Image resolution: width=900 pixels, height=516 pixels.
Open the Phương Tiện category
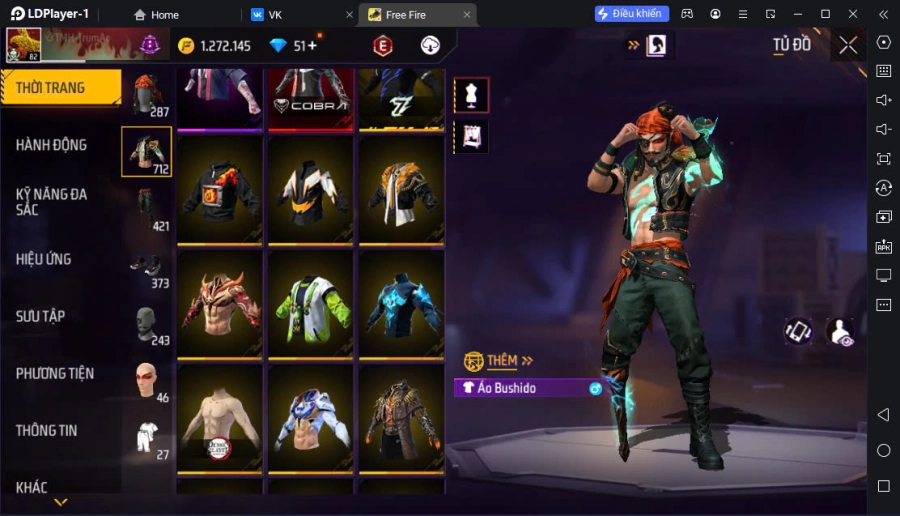tap(55, 373)
